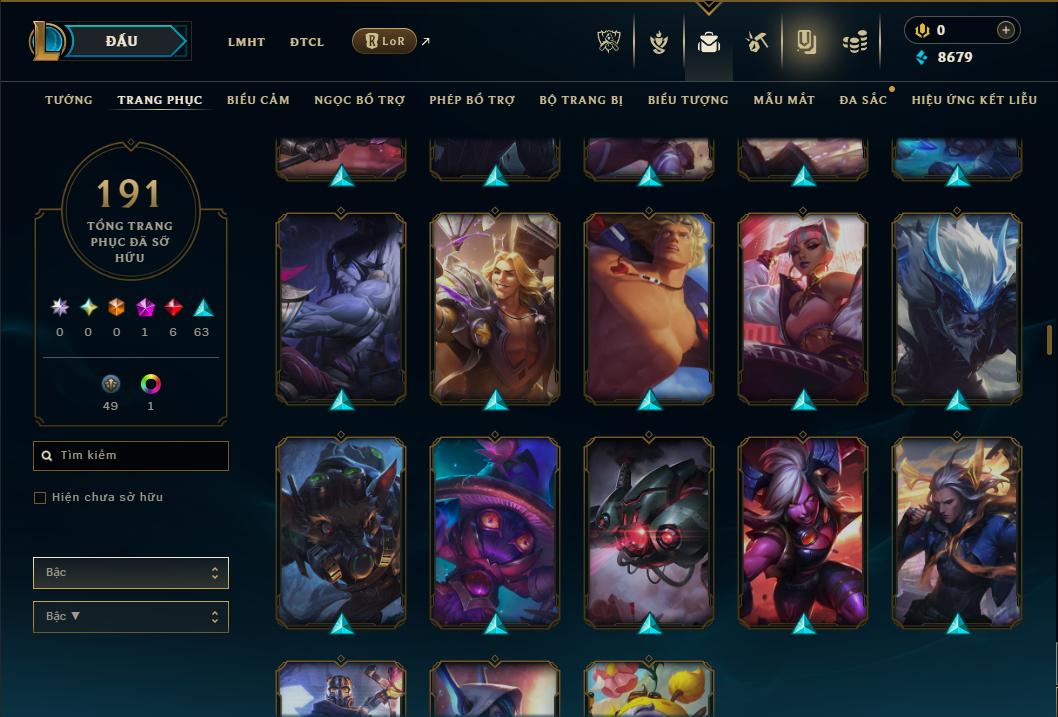Open the LMHT game mode link
The image size is (1058, 717).
[246, 42]
